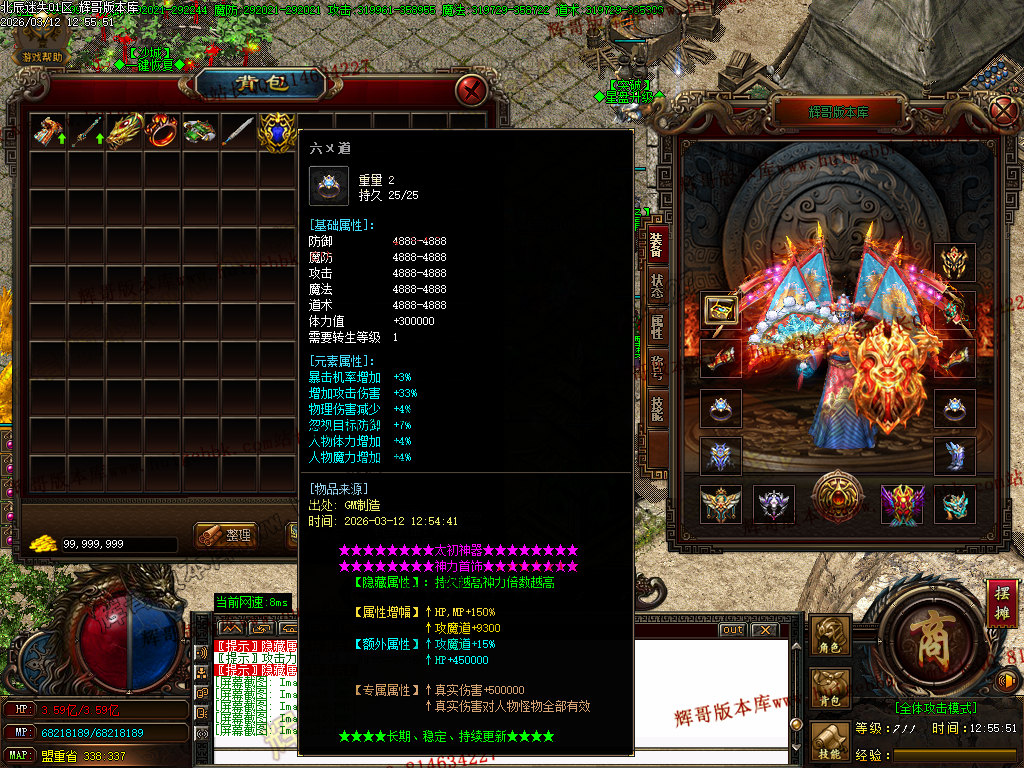Click the 整理 sort button in the bag
Viewport: 1024px width, 768px height.
[x=226, y=535]
